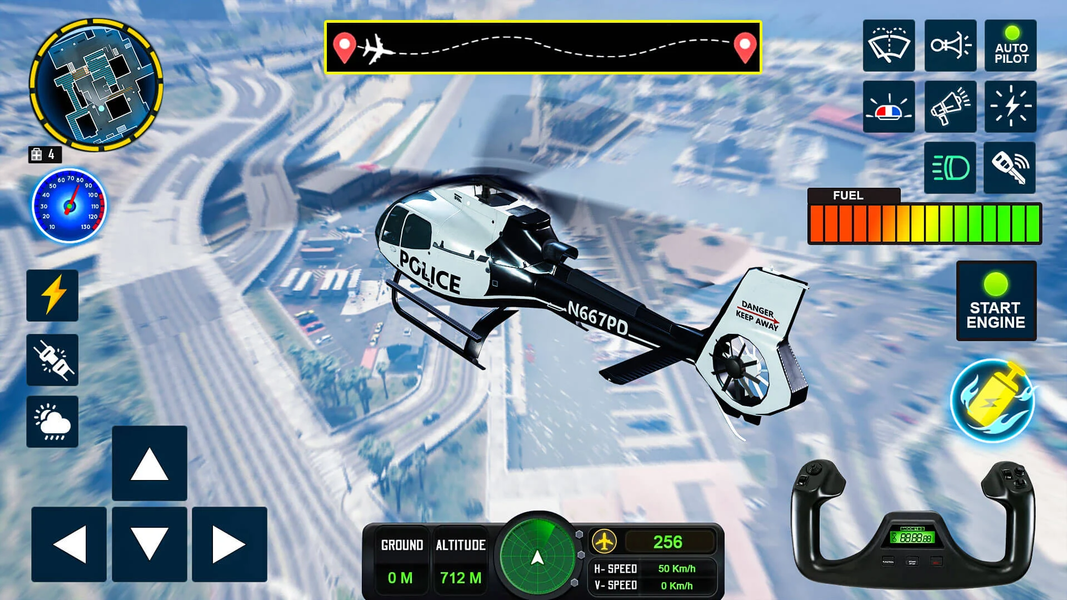The width and height of the screenshot is (1067, 600).
Task: Click the flash spark icon button
Action: [x=1011, y=107]
